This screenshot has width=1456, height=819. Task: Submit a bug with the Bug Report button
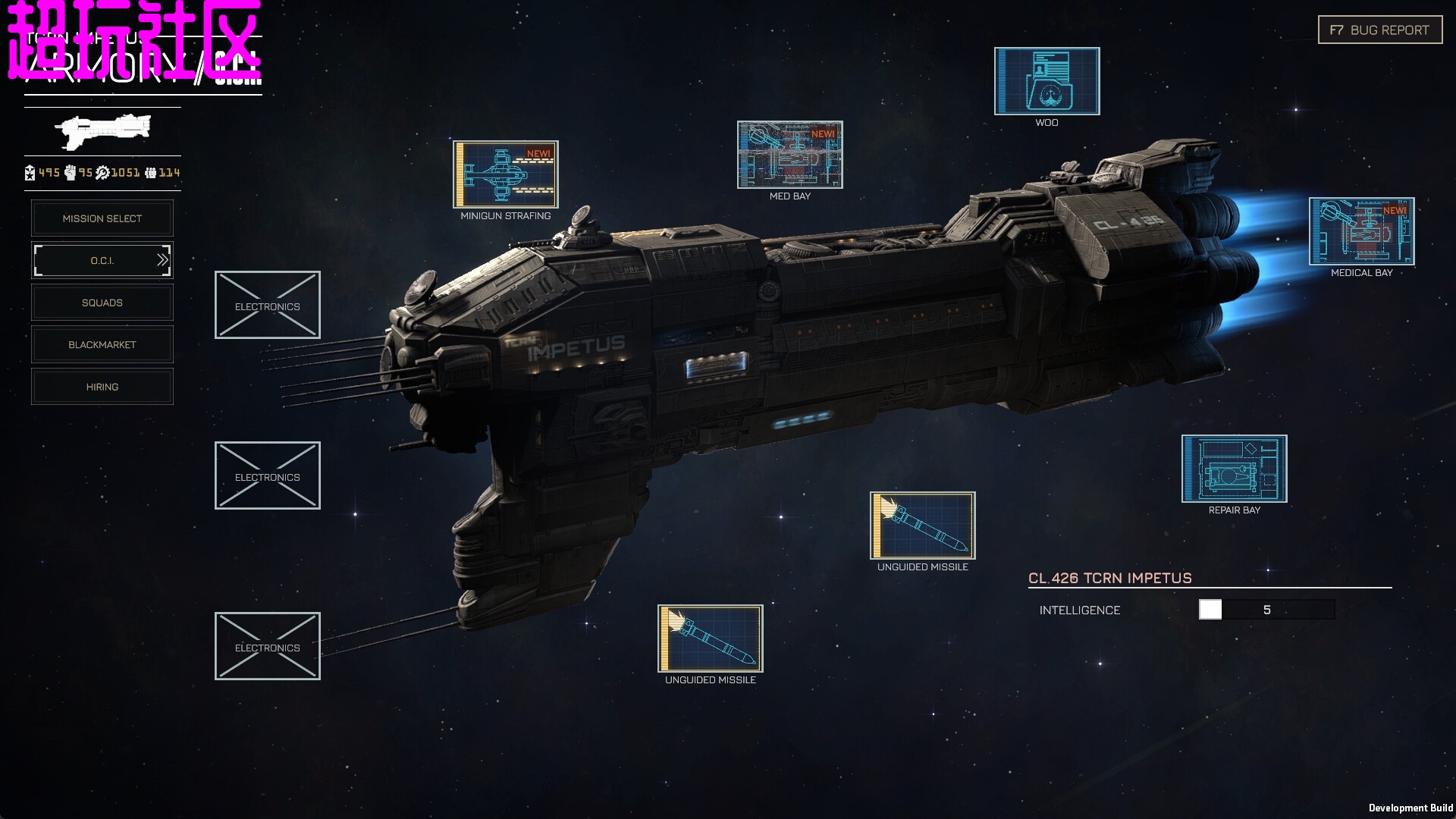point(1379,30)
